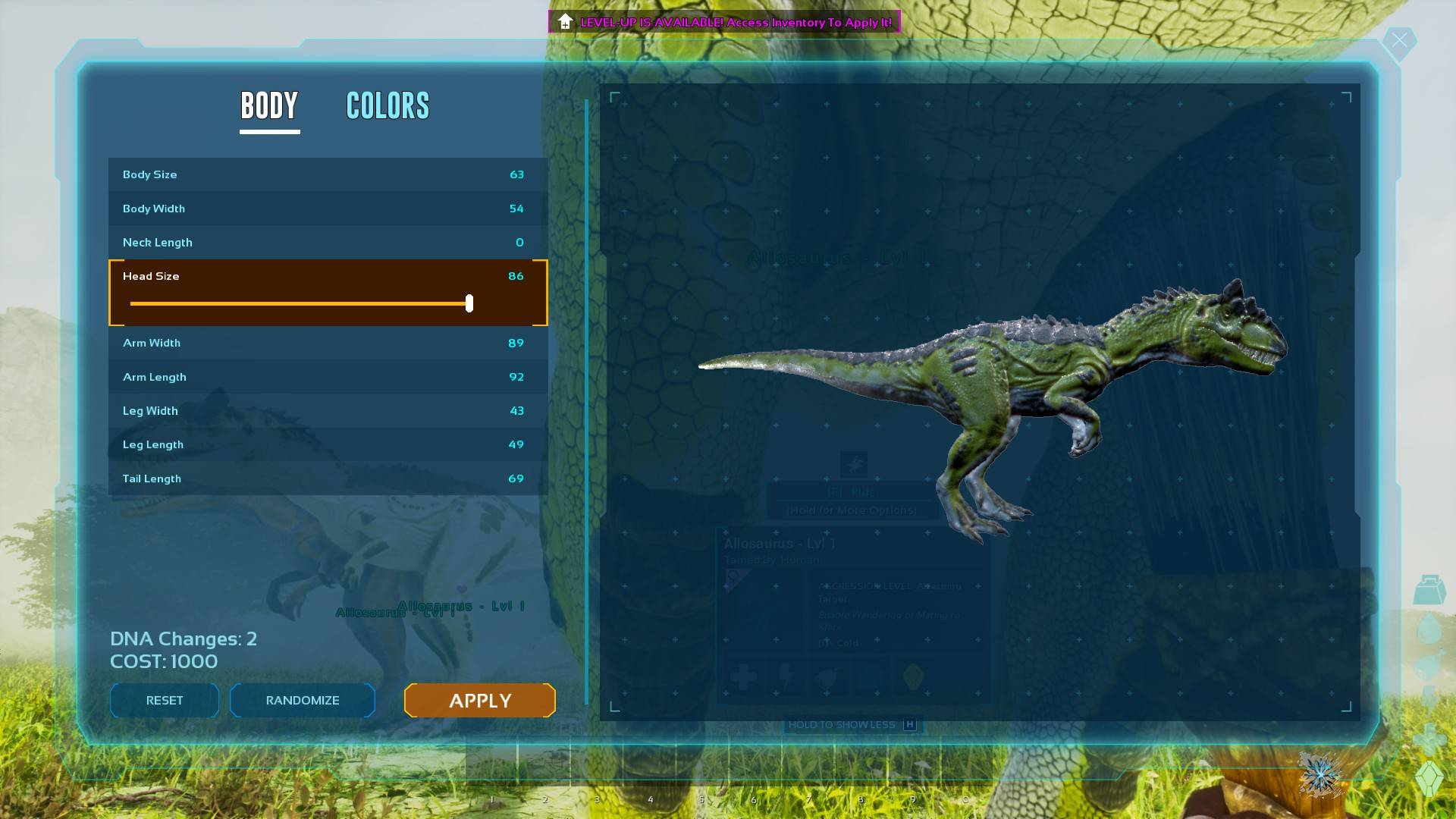1456x819 pixels.
Task: Close the customization window
Action: (1399, 40)
